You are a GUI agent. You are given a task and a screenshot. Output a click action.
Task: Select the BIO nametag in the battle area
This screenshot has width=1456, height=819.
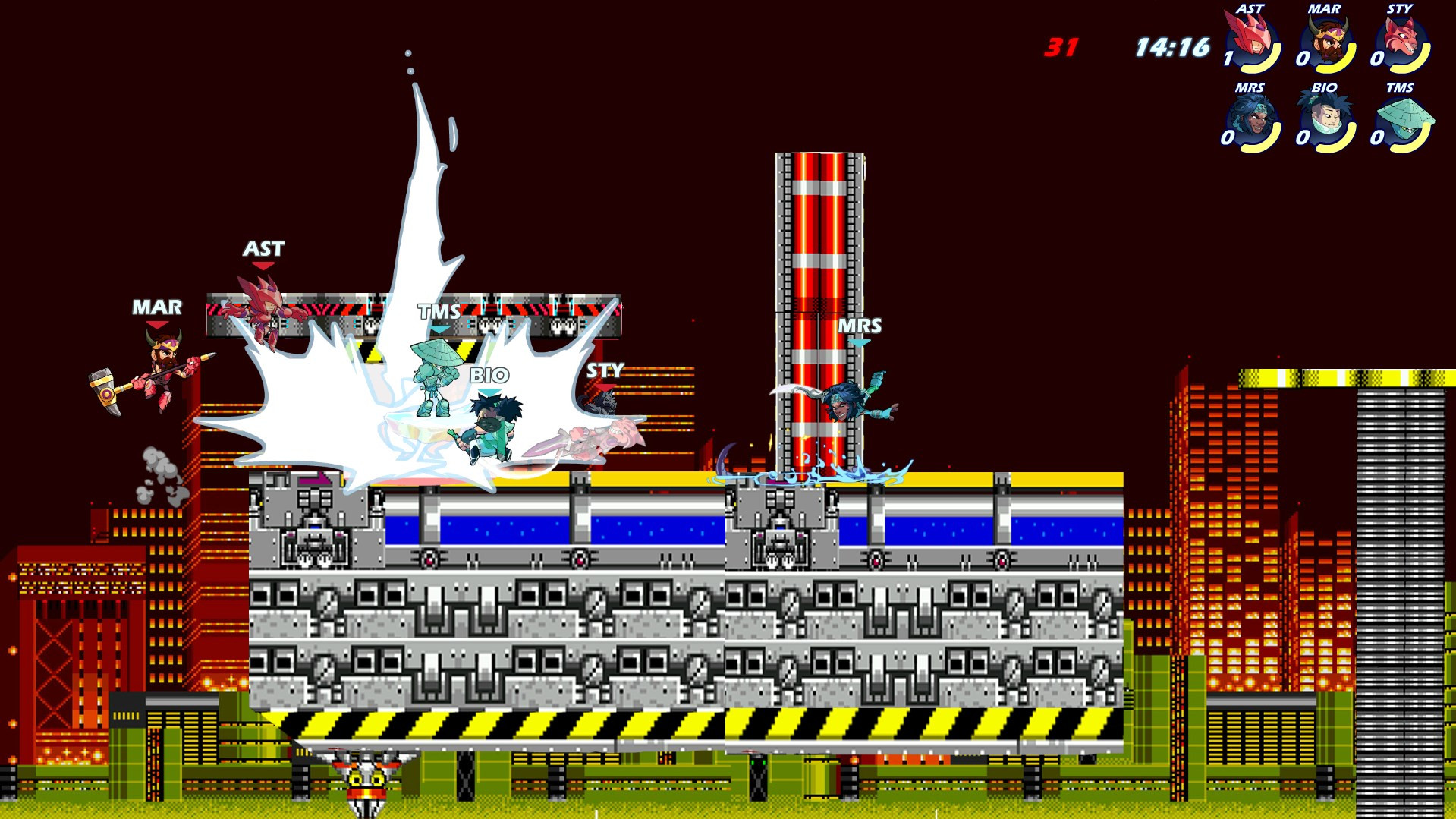(x=491, y=375)
